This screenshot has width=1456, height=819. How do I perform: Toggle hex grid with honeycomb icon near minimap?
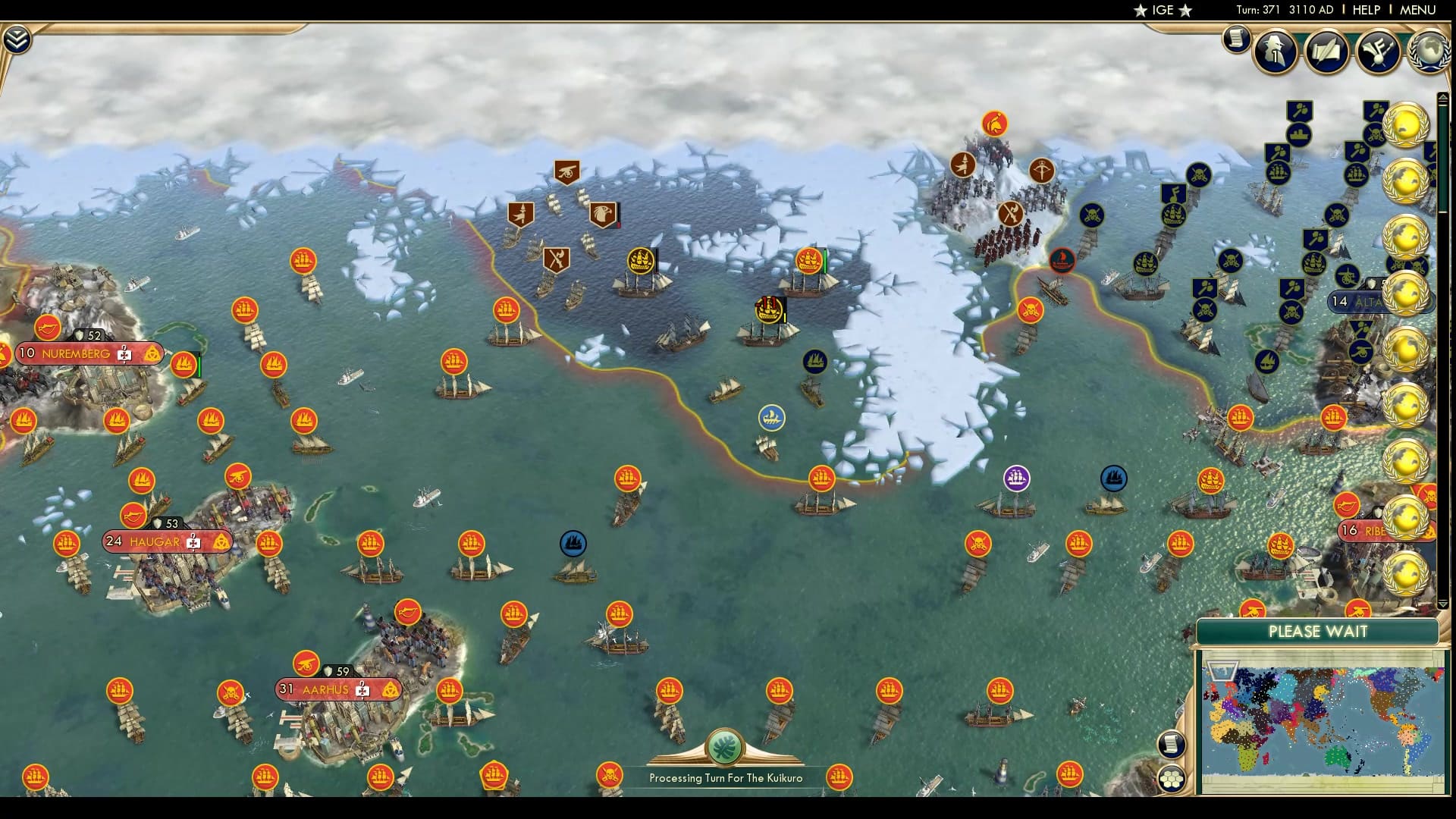point(1173,777)
